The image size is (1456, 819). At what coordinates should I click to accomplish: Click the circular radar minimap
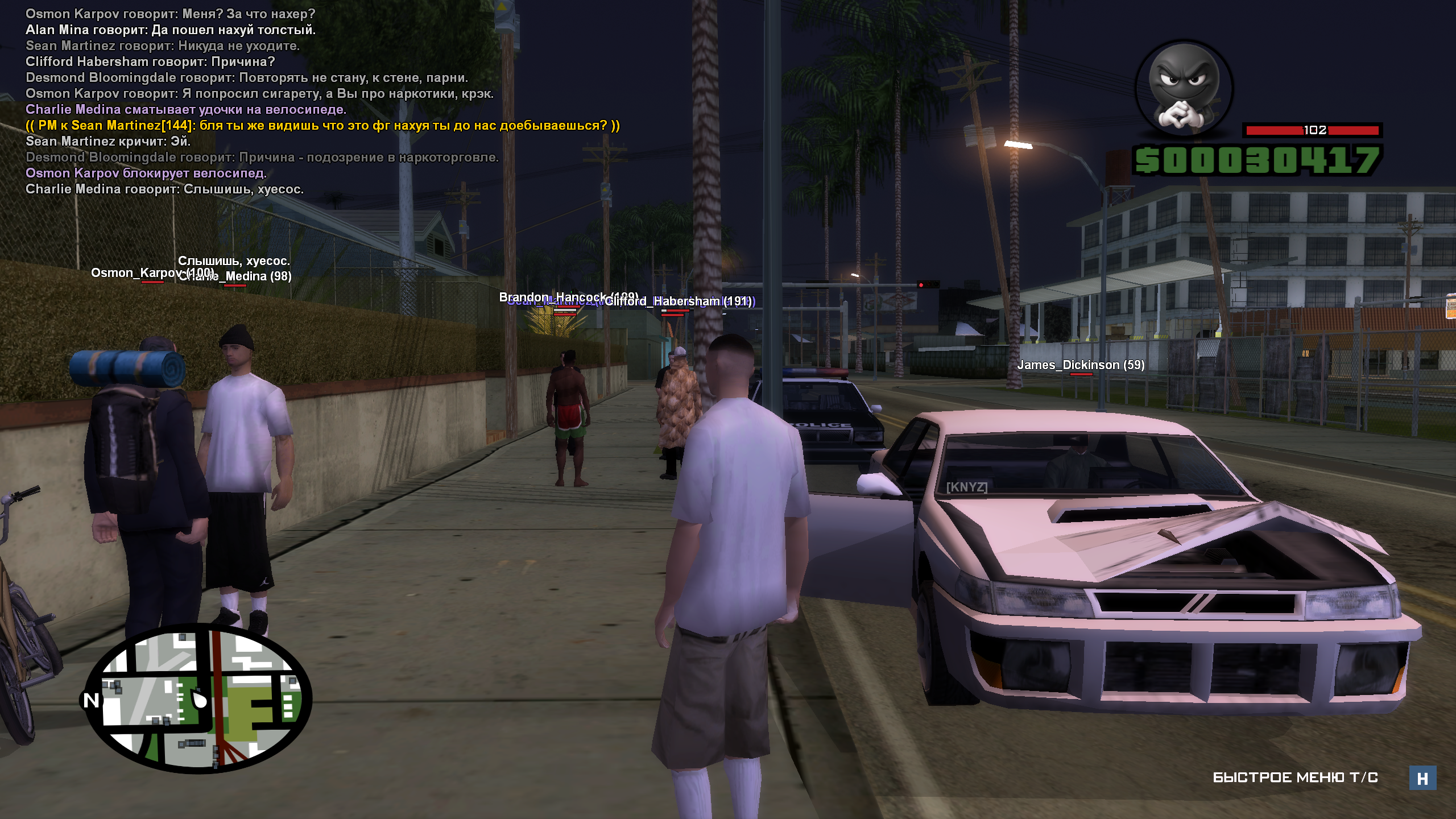(x=198, y=698)
